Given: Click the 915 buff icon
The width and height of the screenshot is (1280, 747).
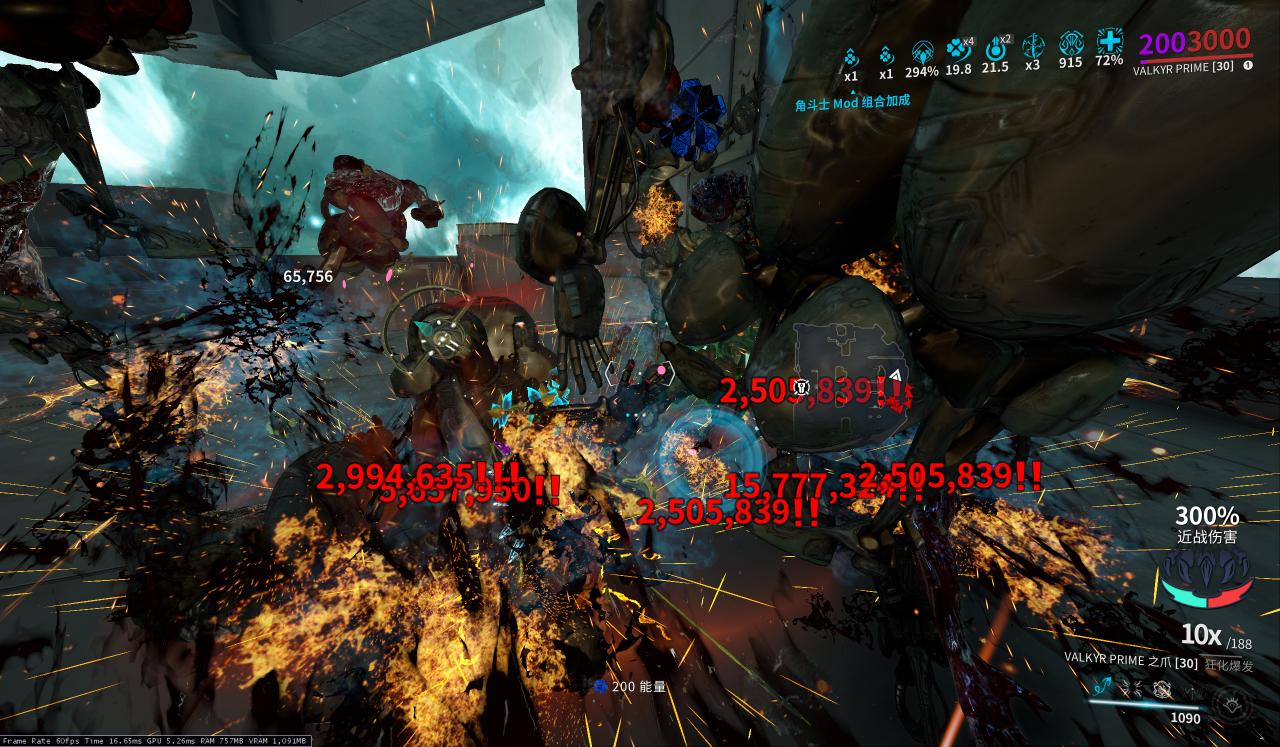Looking at the screenshot, I should [1070, 44].
